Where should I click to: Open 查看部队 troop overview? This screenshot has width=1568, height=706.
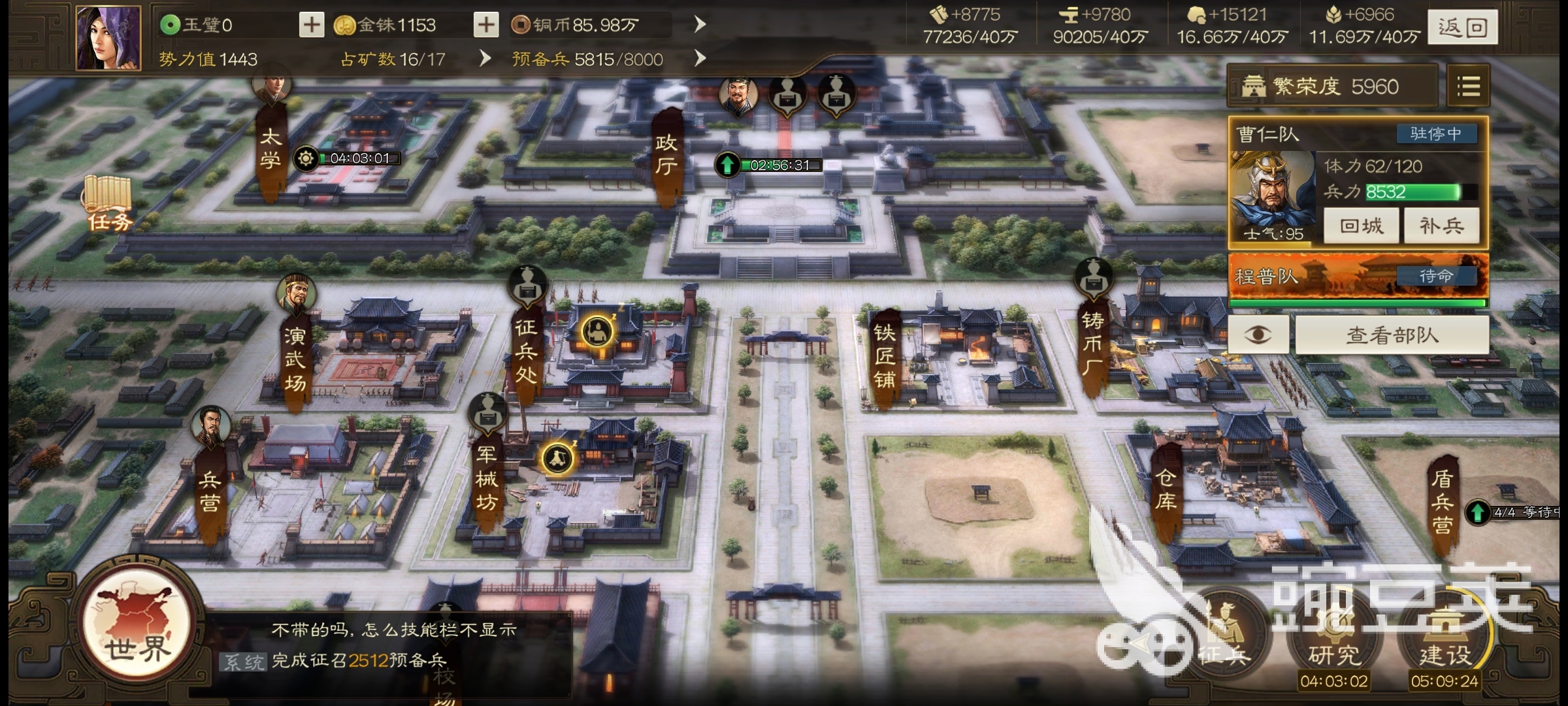(1392, 335)
